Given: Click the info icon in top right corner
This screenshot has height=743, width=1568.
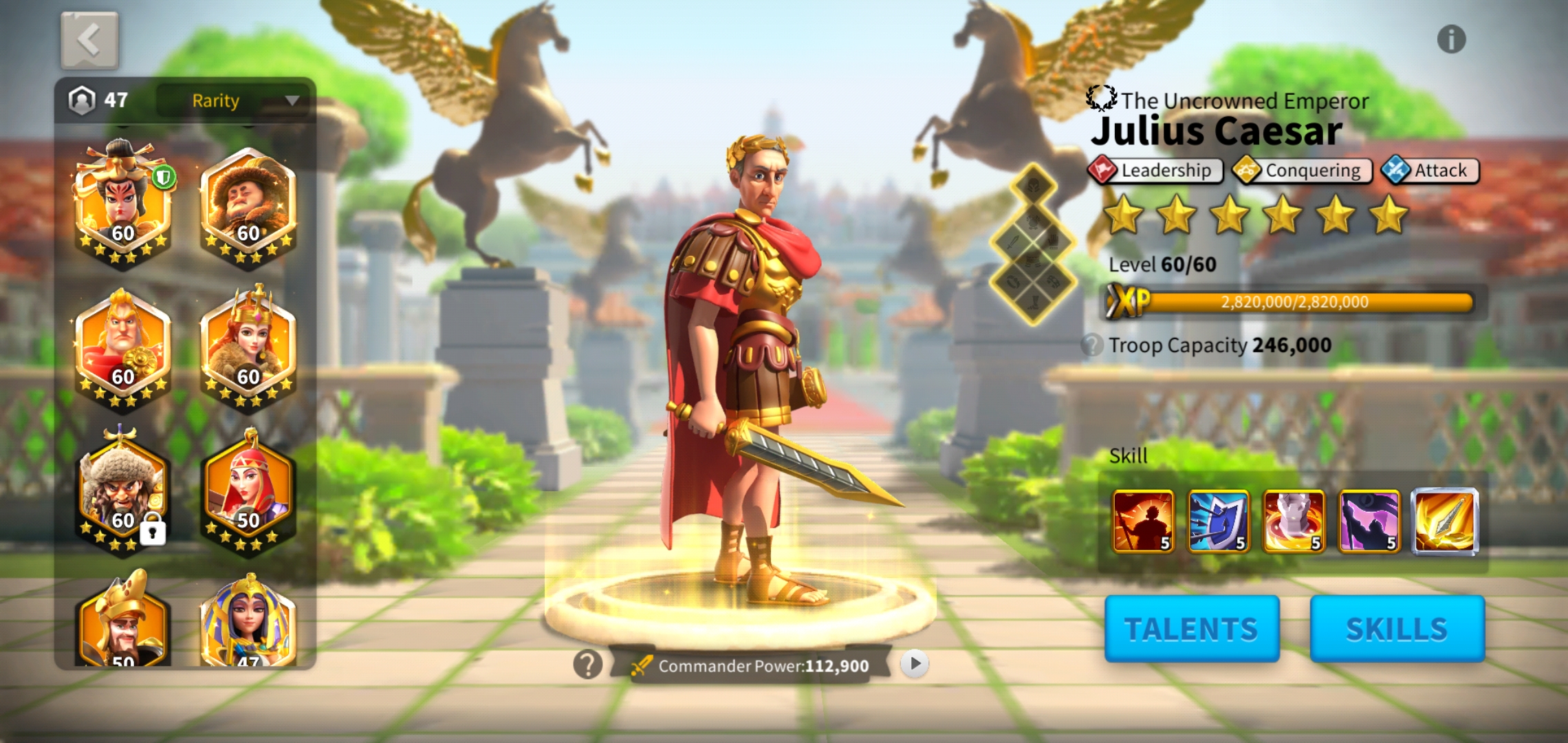Looking at the screenshot, I should coord(1453,39).
